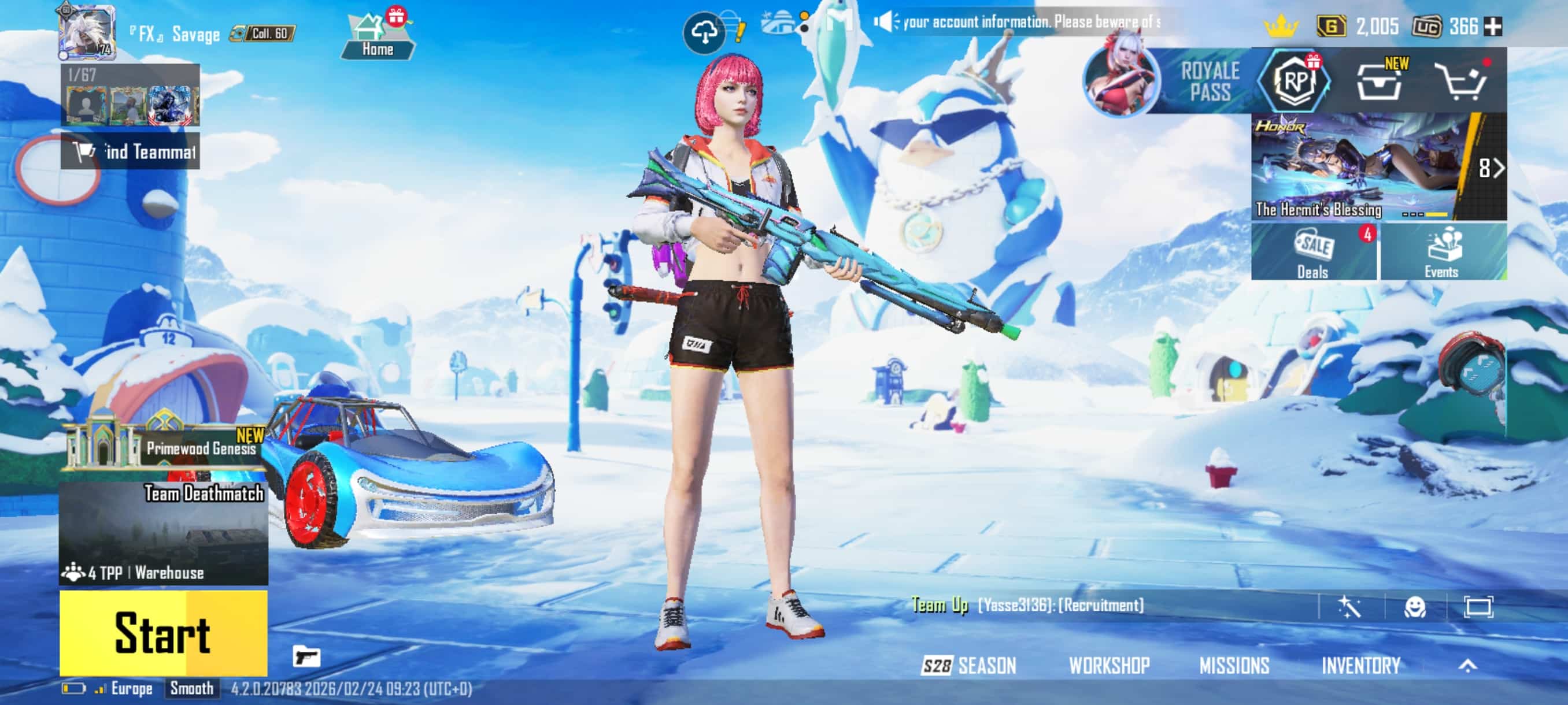Open the S28 Season page
Screen dimensions: 1568x705
coord(969,666)
